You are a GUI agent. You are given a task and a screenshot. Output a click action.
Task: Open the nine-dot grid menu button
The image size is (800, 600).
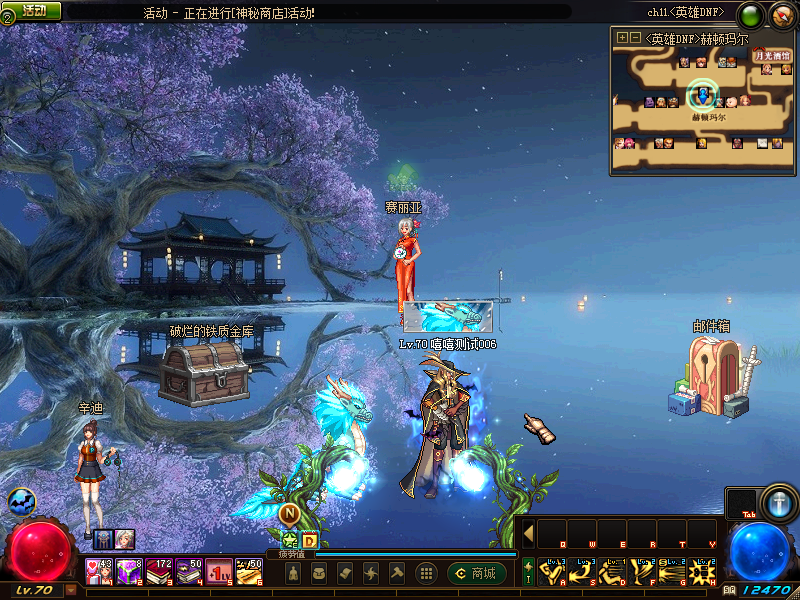tap(426, 573)
